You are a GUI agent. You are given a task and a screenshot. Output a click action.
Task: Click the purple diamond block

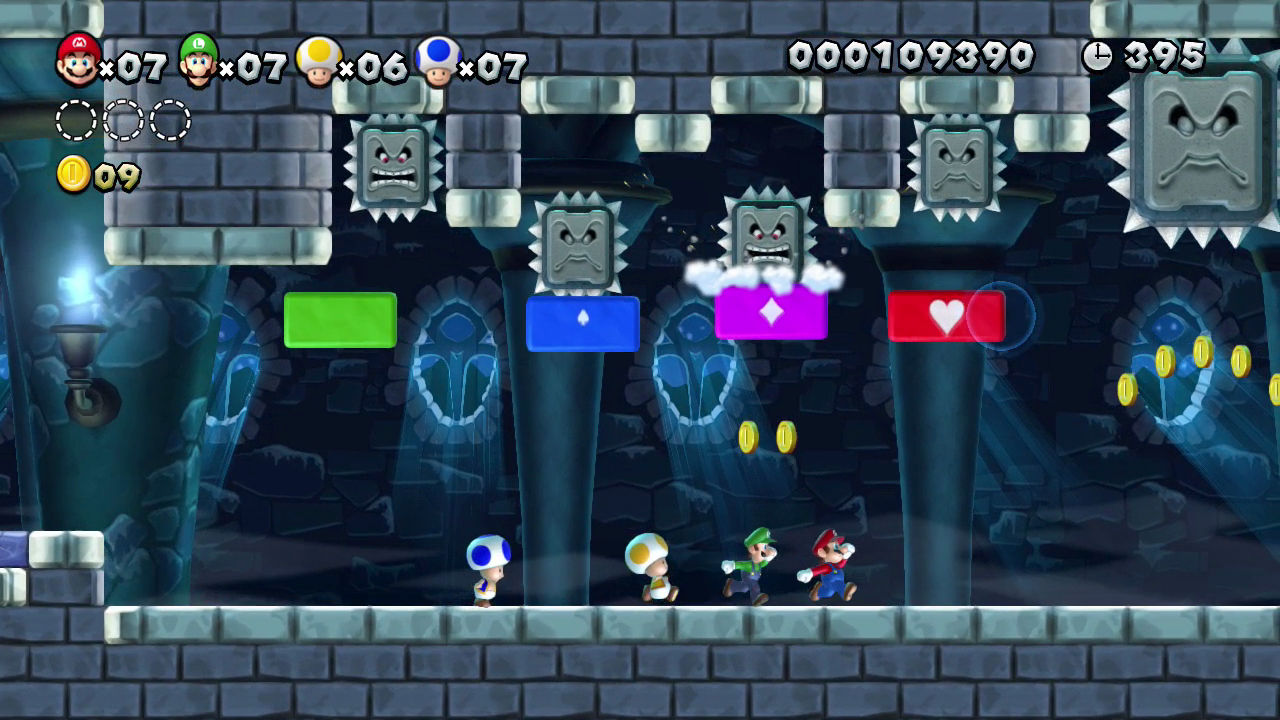click(770, 313)
